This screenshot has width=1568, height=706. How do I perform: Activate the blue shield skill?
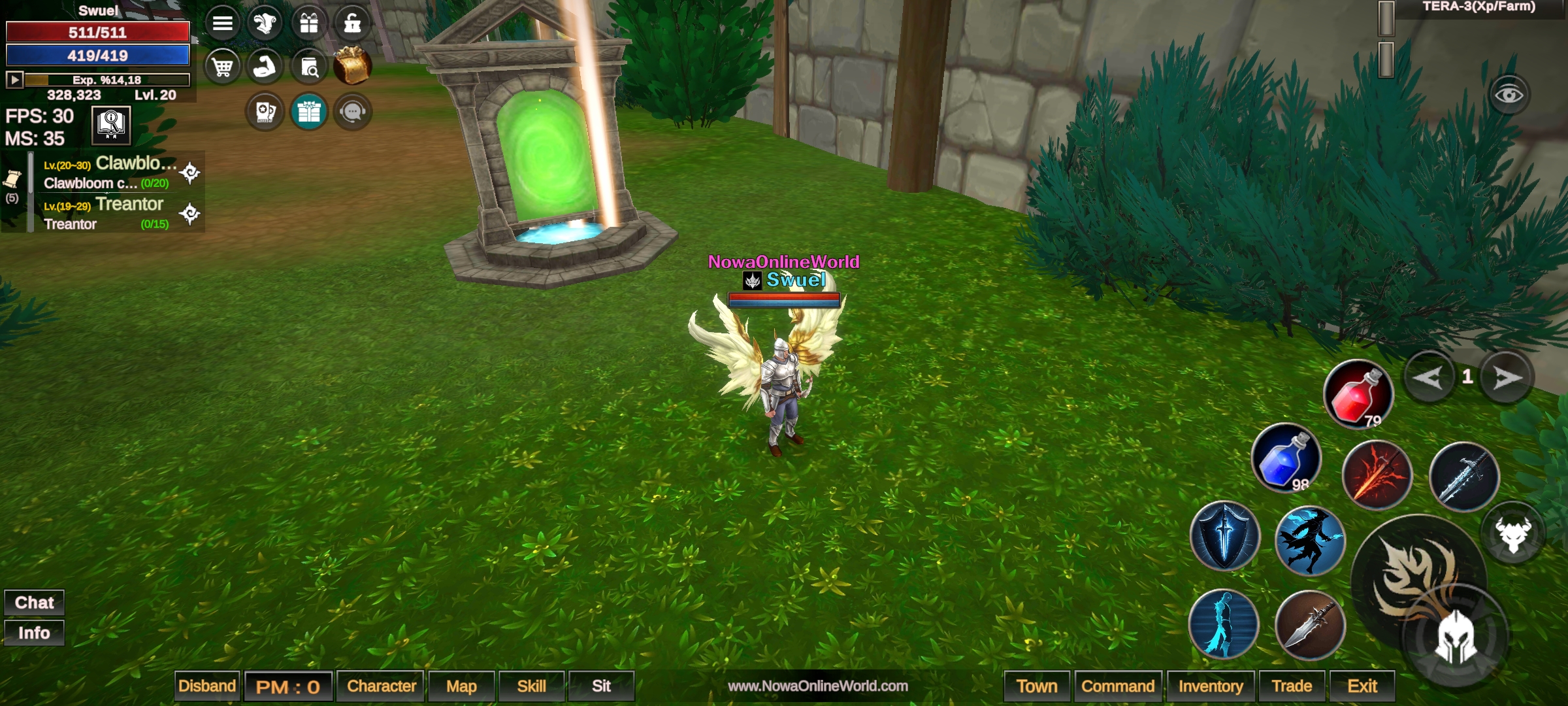1224,536
